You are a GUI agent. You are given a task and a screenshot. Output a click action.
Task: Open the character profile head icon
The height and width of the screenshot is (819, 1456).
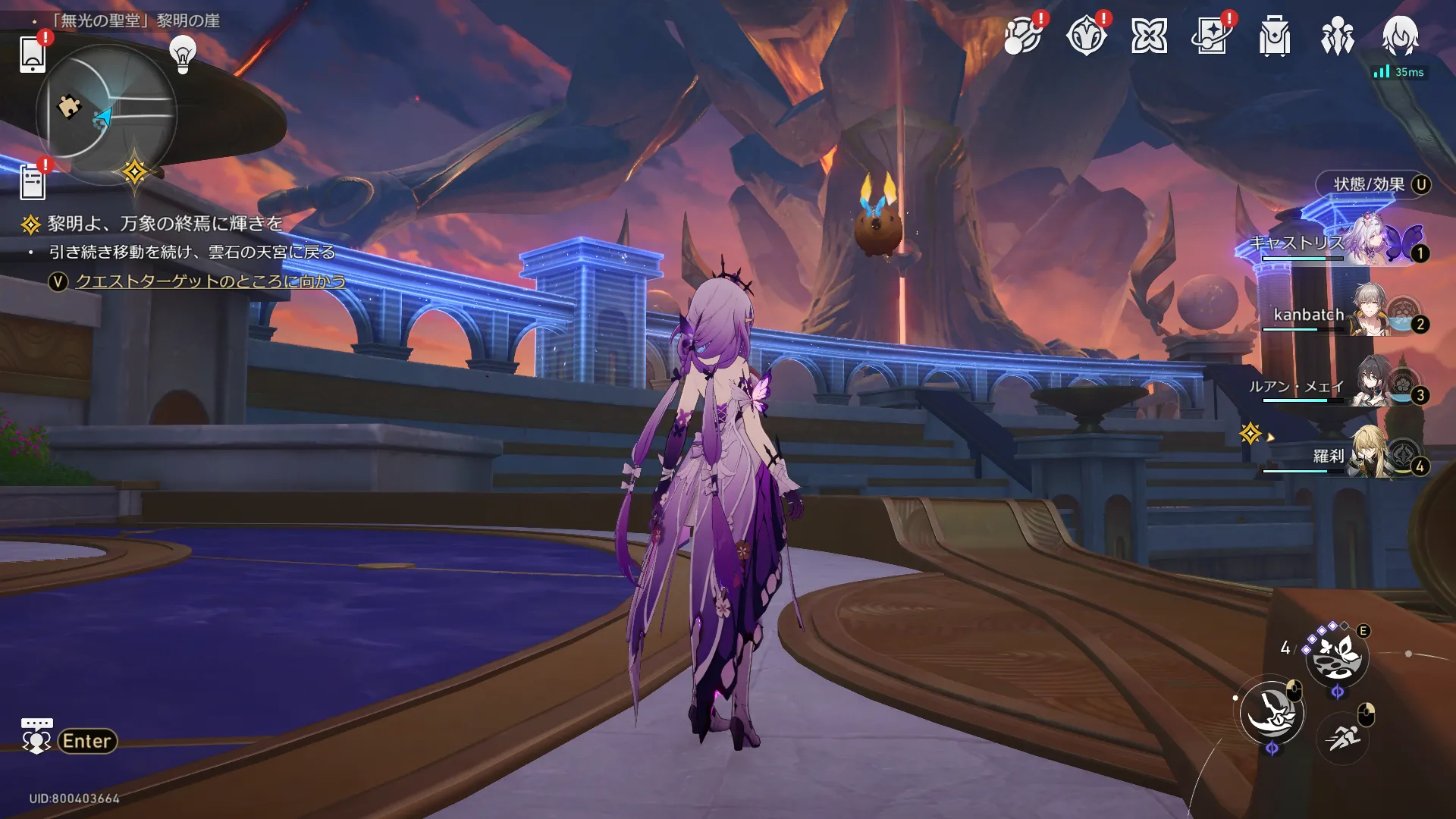click(x=1400, y=36)
